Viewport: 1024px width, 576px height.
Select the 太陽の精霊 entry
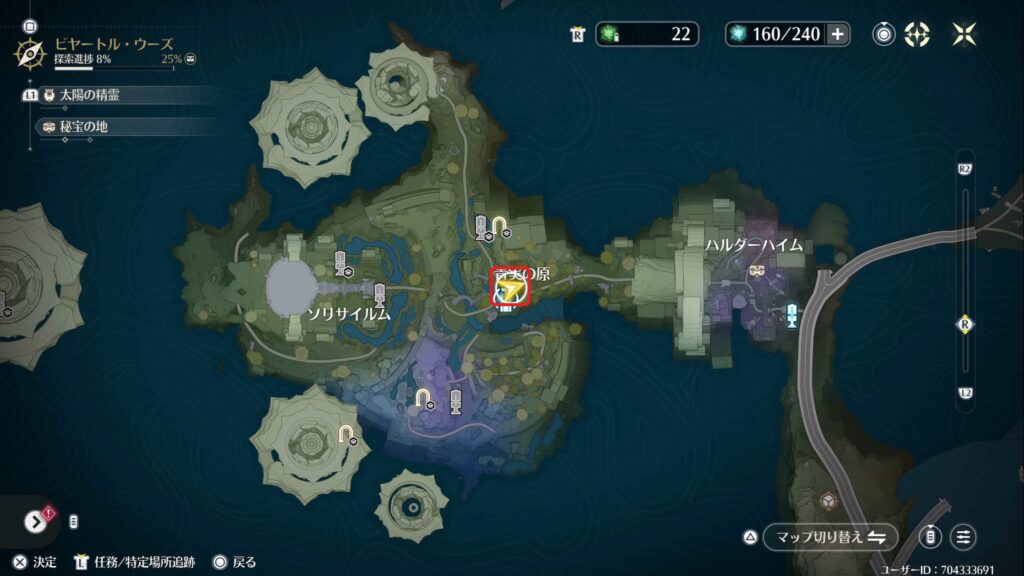coord(90,95)
